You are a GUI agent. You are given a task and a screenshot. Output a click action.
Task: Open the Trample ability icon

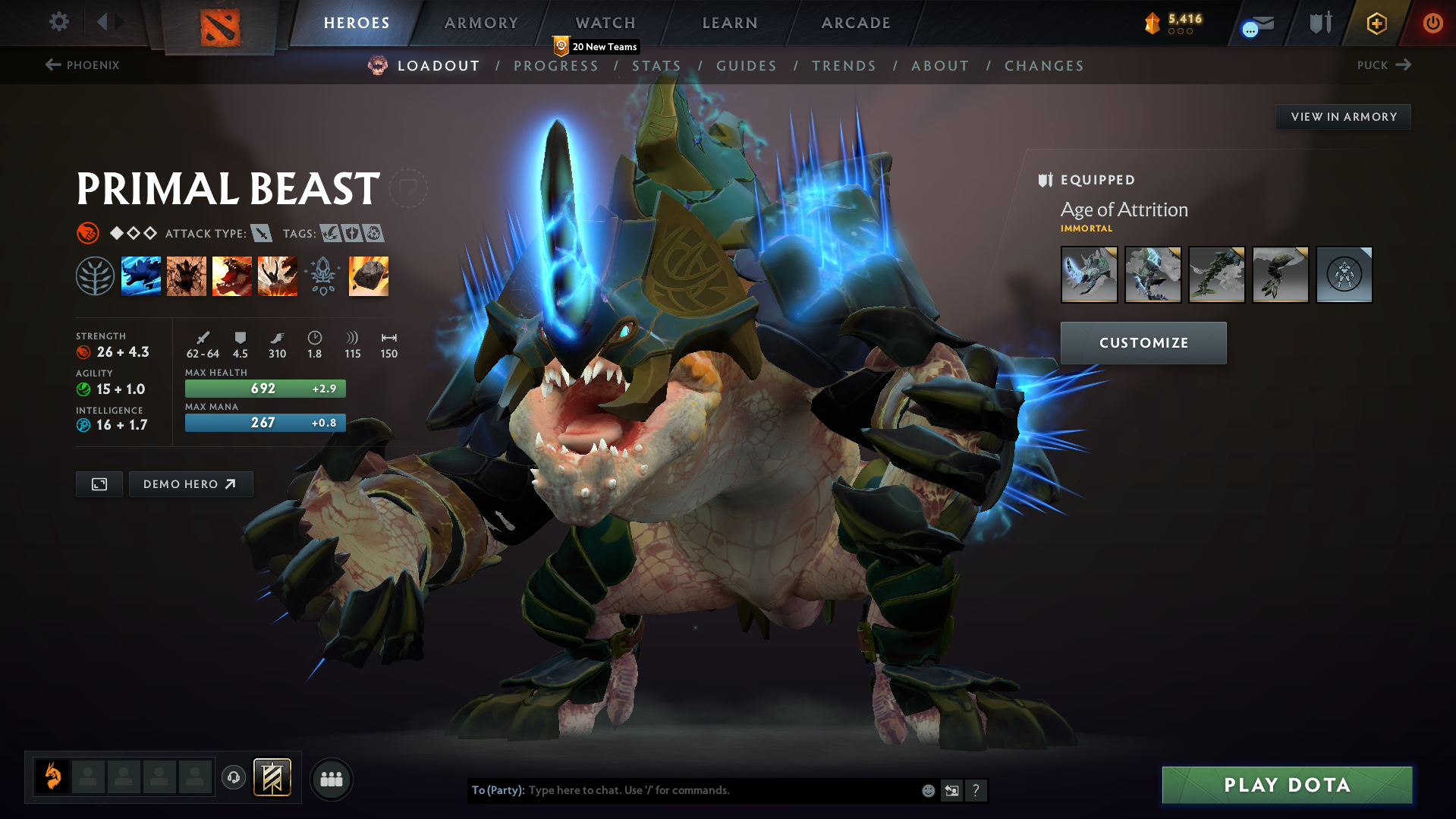(186, 276)
